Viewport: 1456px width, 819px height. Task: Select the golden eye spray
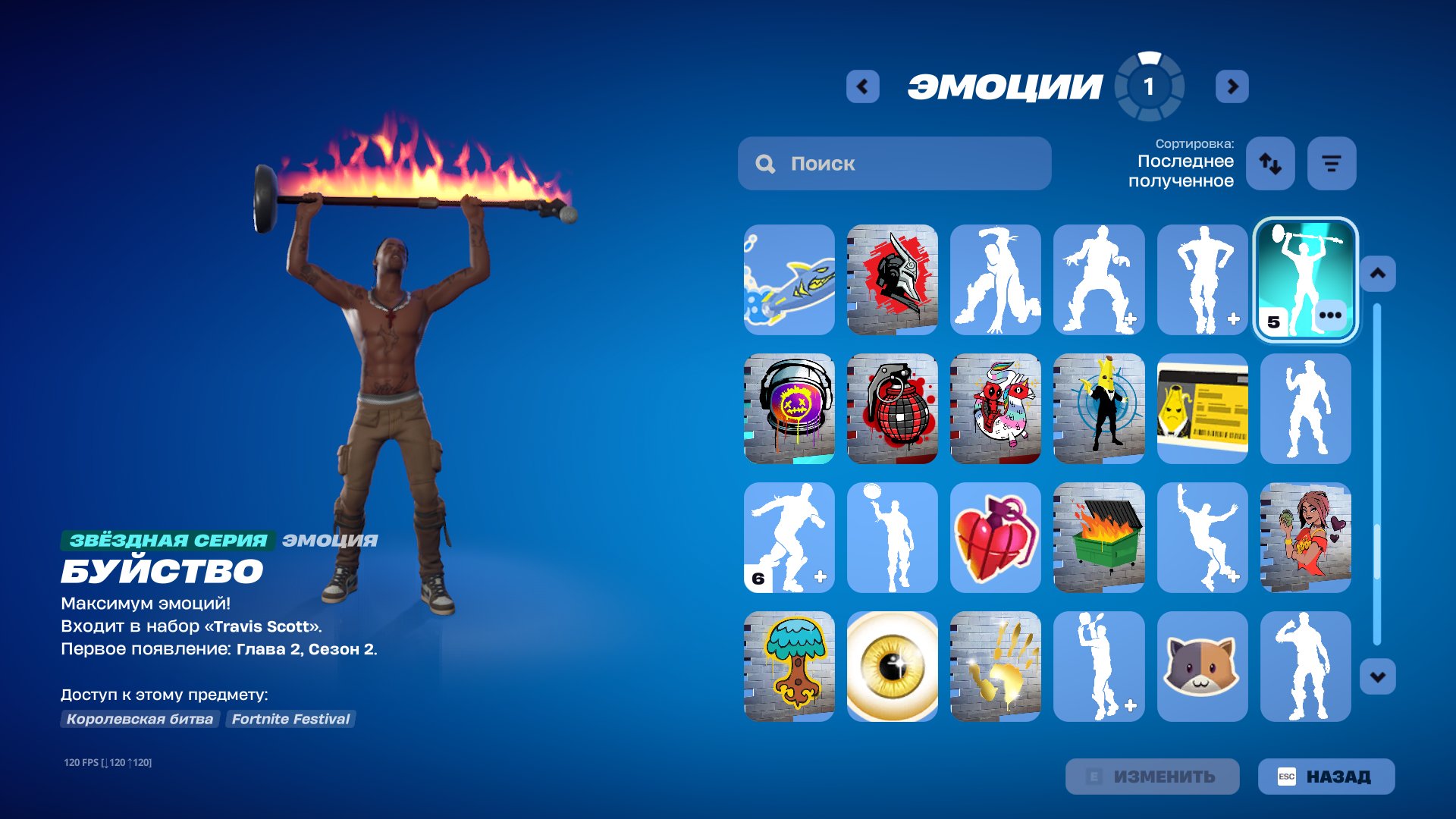pos(892,666)
